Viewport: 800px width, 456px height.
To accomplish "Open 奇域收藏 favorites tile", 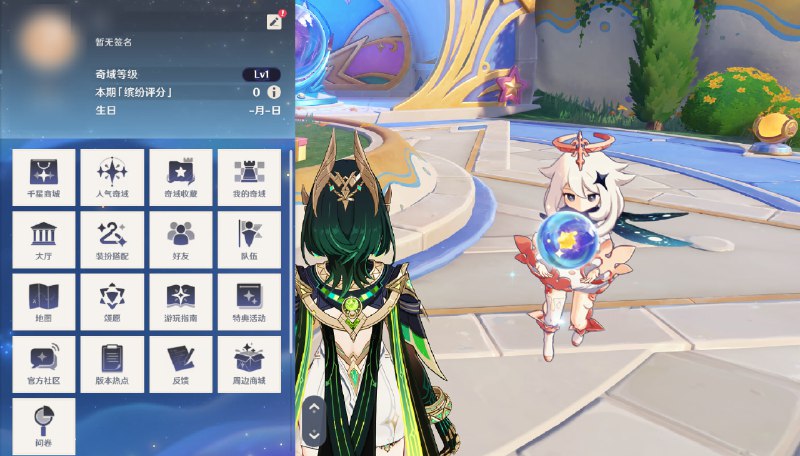I will tap(181, 177).
